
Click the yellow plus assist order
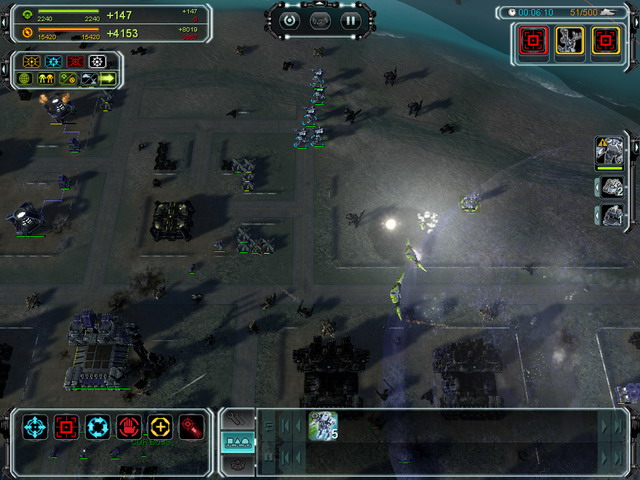[160, 427]
